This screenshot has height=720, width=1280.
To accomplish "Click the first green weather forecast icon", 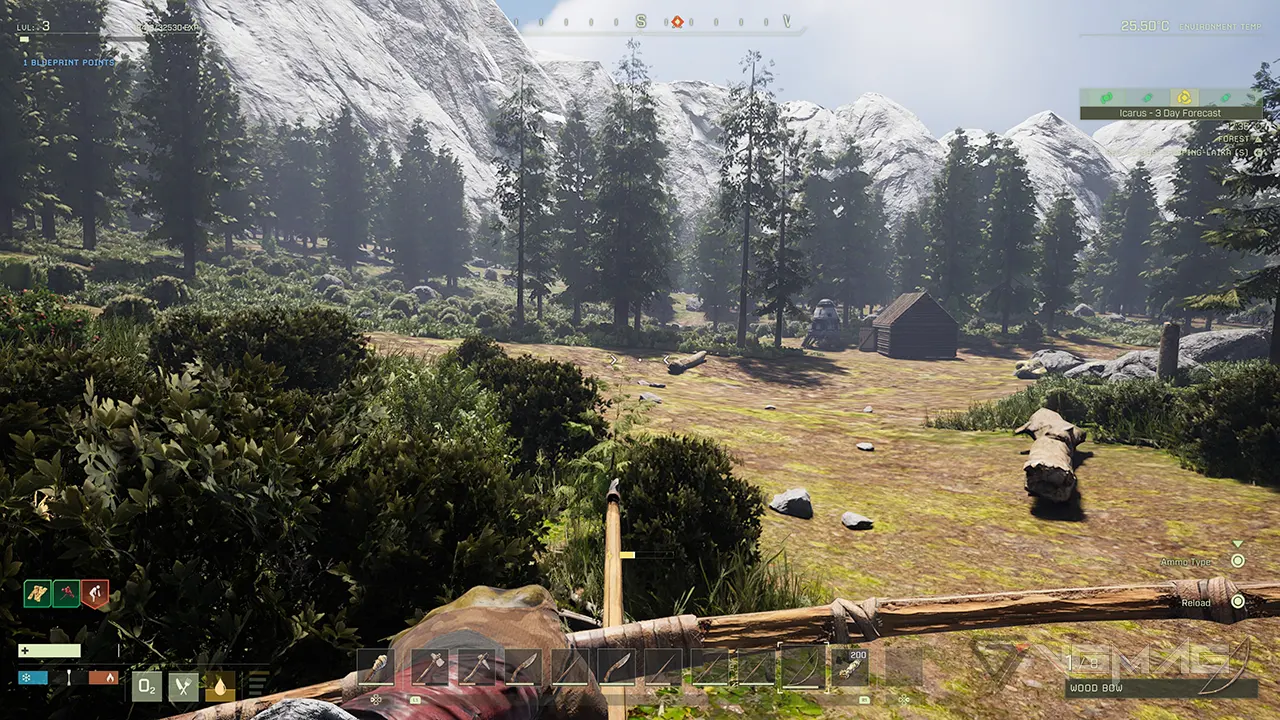I will [x=1106, y=97].
